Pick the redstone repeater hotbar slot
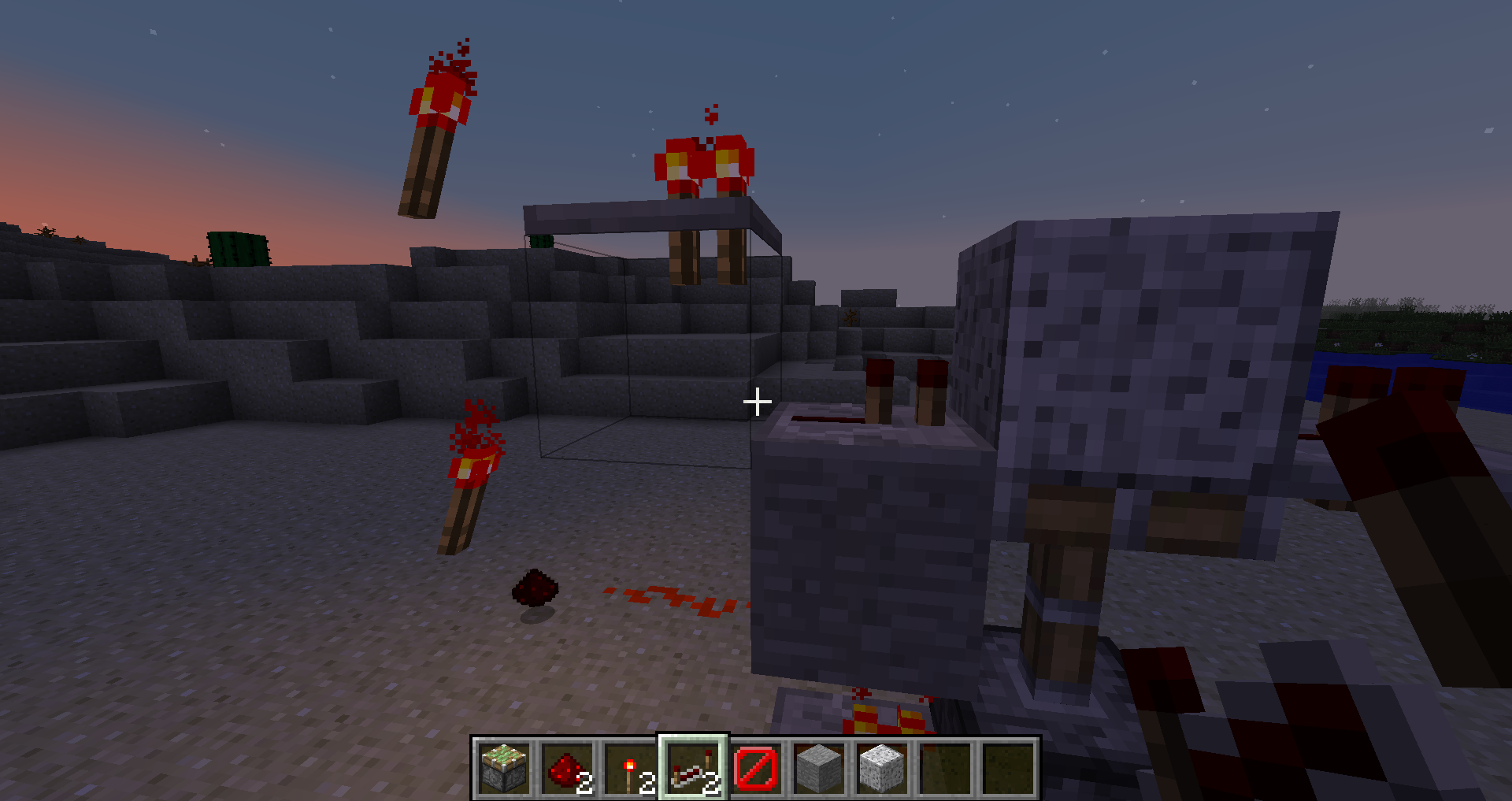 693,768
